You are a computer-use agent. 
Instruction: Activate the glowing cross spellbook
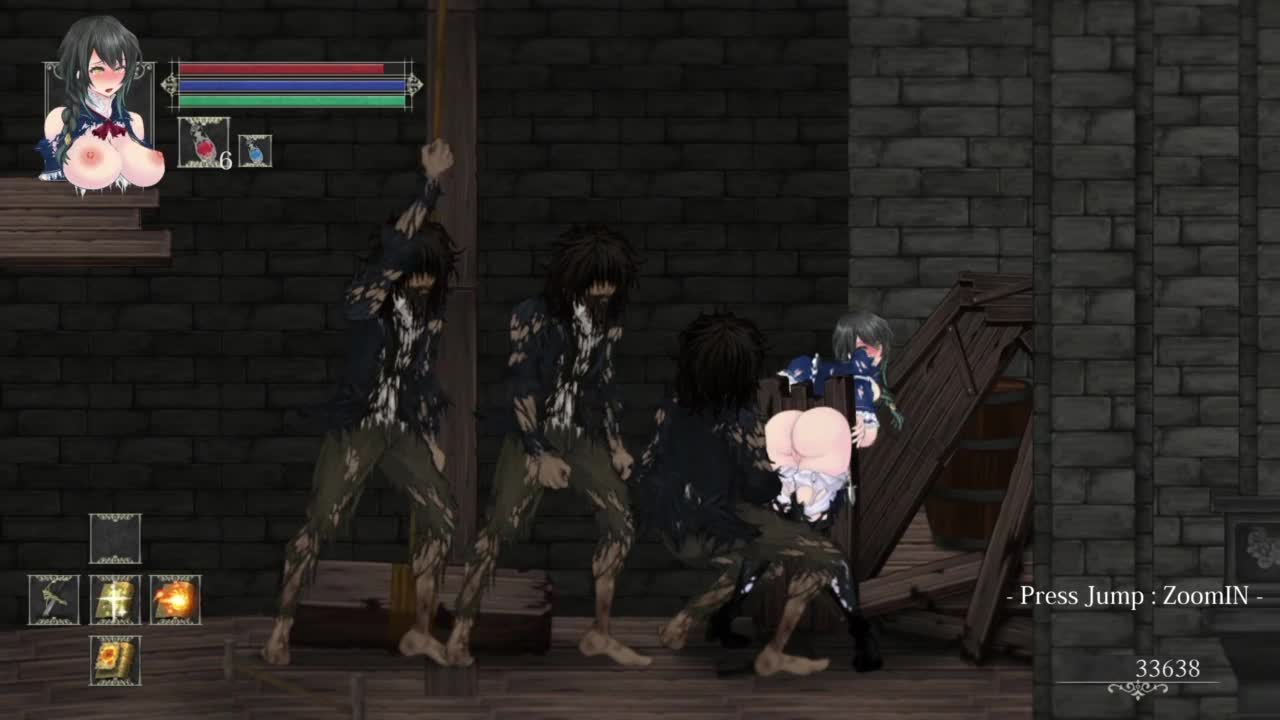(115, 600)
